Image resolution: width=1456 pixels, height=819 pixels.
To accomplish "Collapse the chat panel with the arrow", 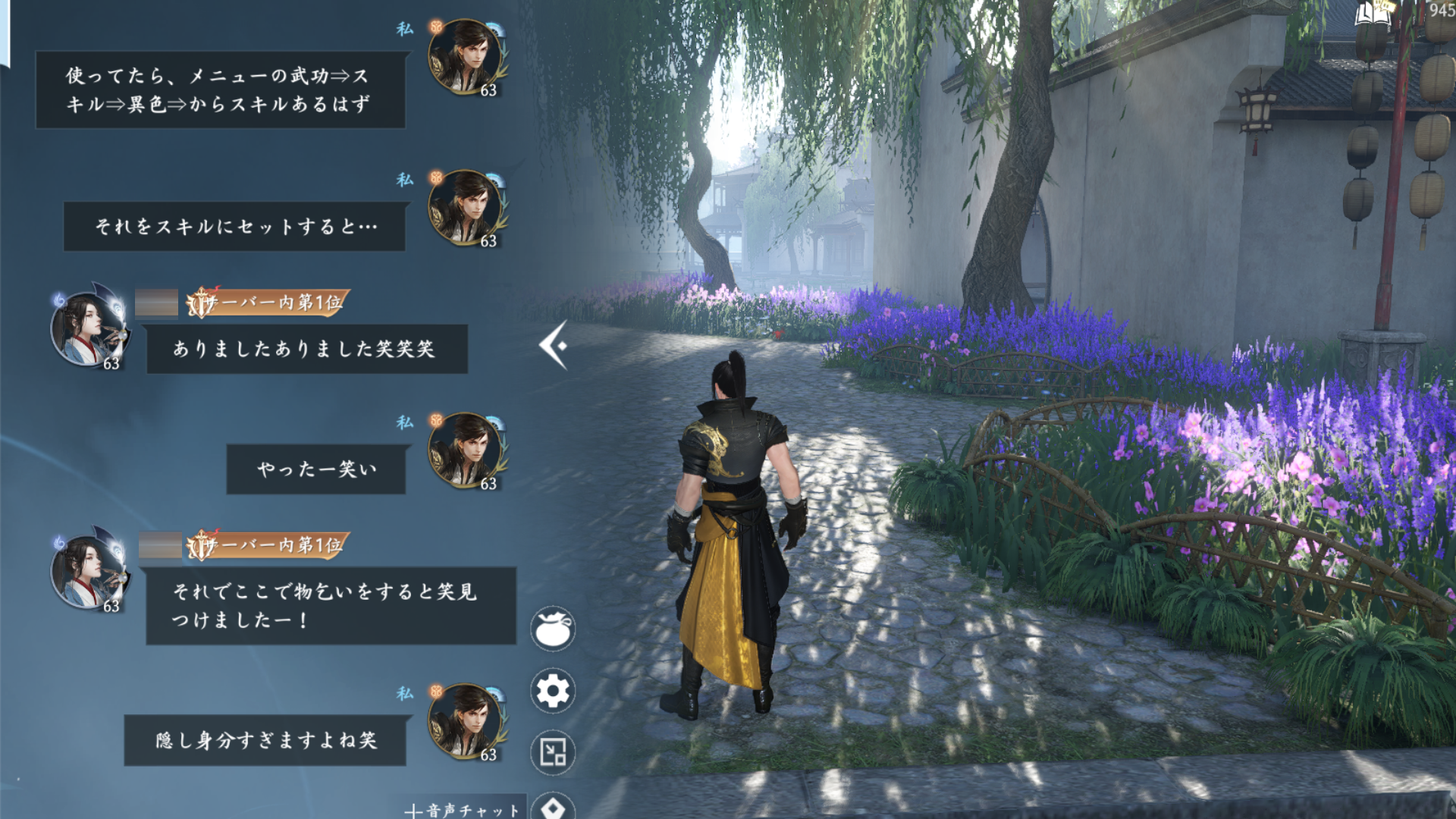I will pos(554,346).
